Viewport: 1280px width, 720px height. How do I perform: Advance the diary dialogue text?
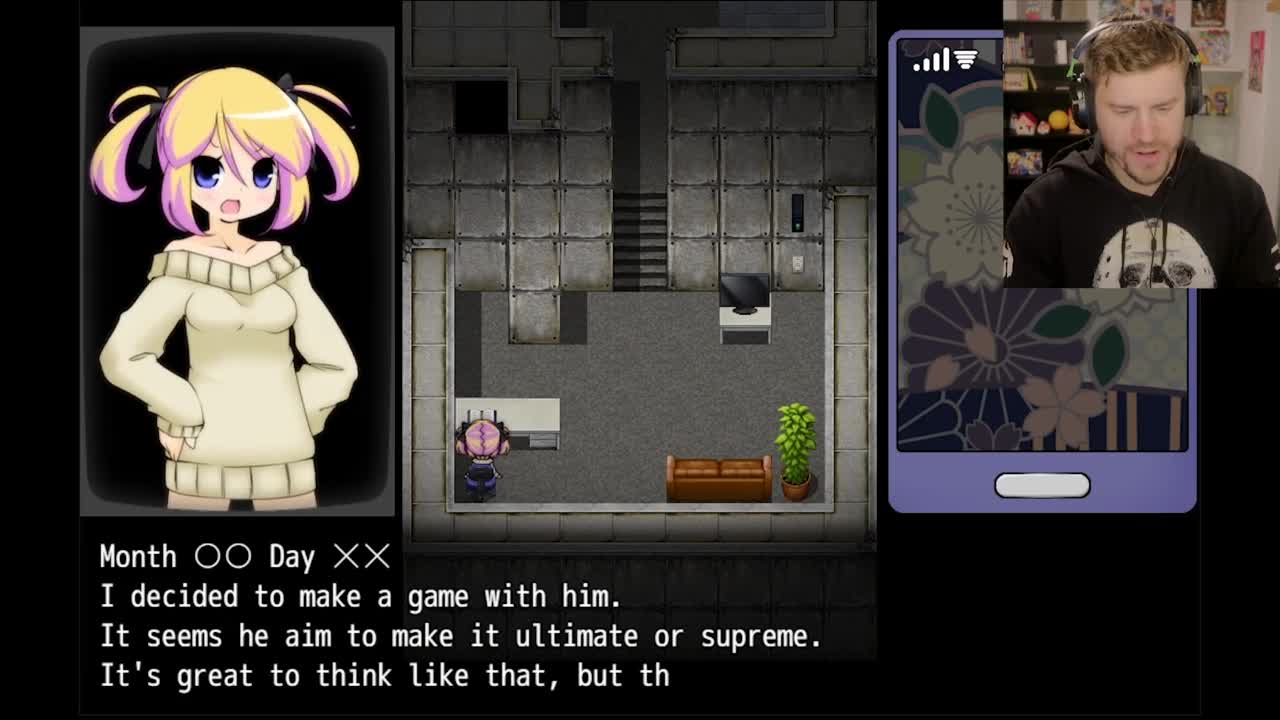[460, 616]
